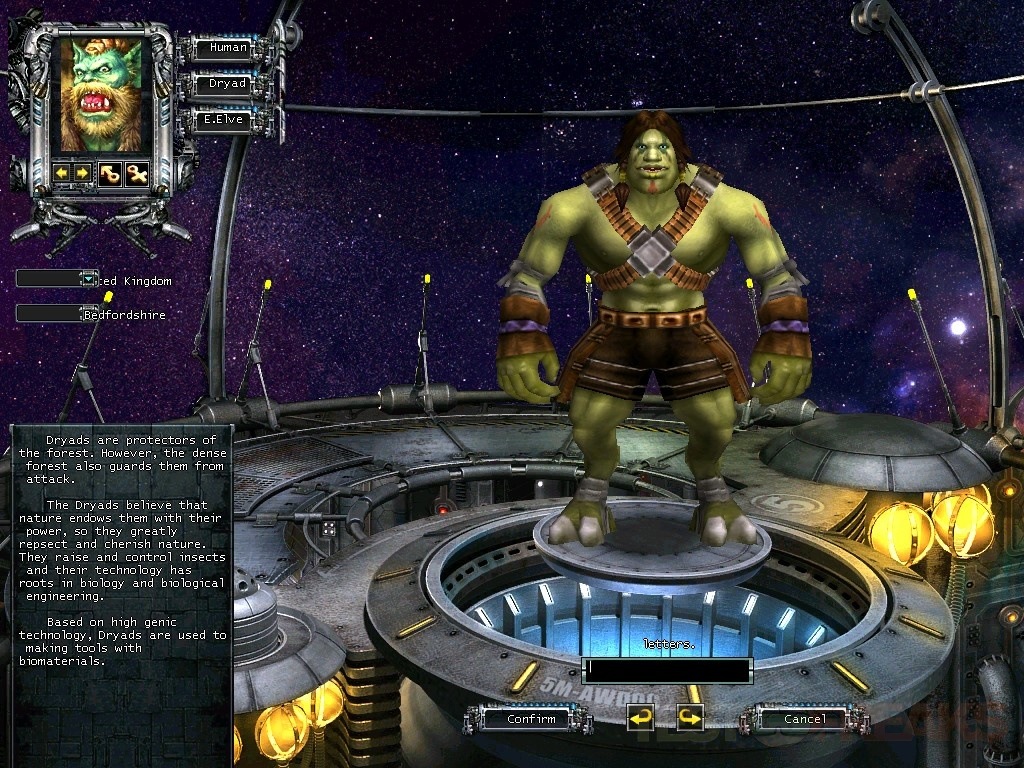The image size is (1024, 768).
Task: Cancel character creation
Action: [804, 718]
